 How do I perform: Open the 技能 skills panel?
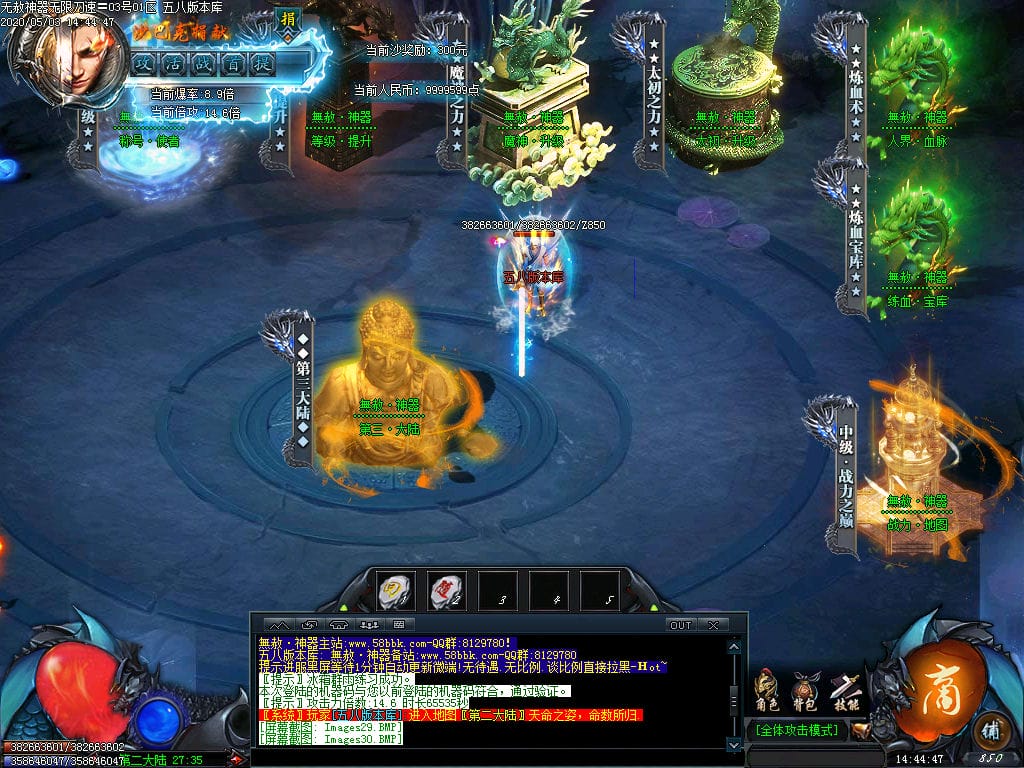[845, 690]
